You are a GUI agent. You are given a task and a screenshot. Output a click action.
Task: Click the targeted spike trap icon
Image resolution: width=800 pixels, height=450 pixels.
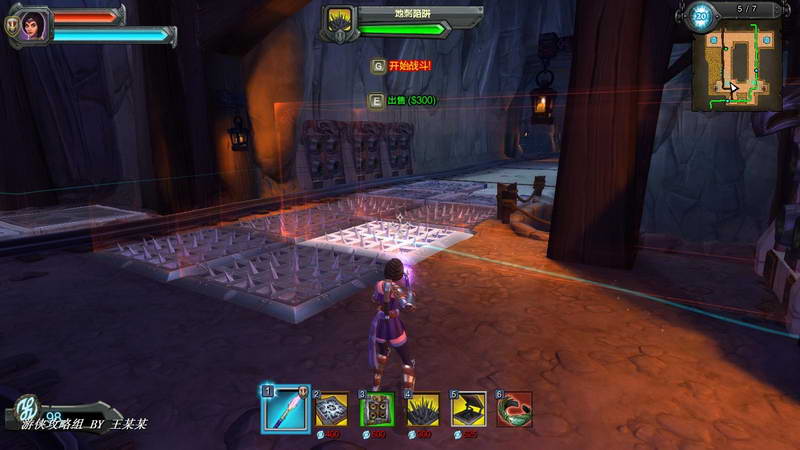pos(338,20)
